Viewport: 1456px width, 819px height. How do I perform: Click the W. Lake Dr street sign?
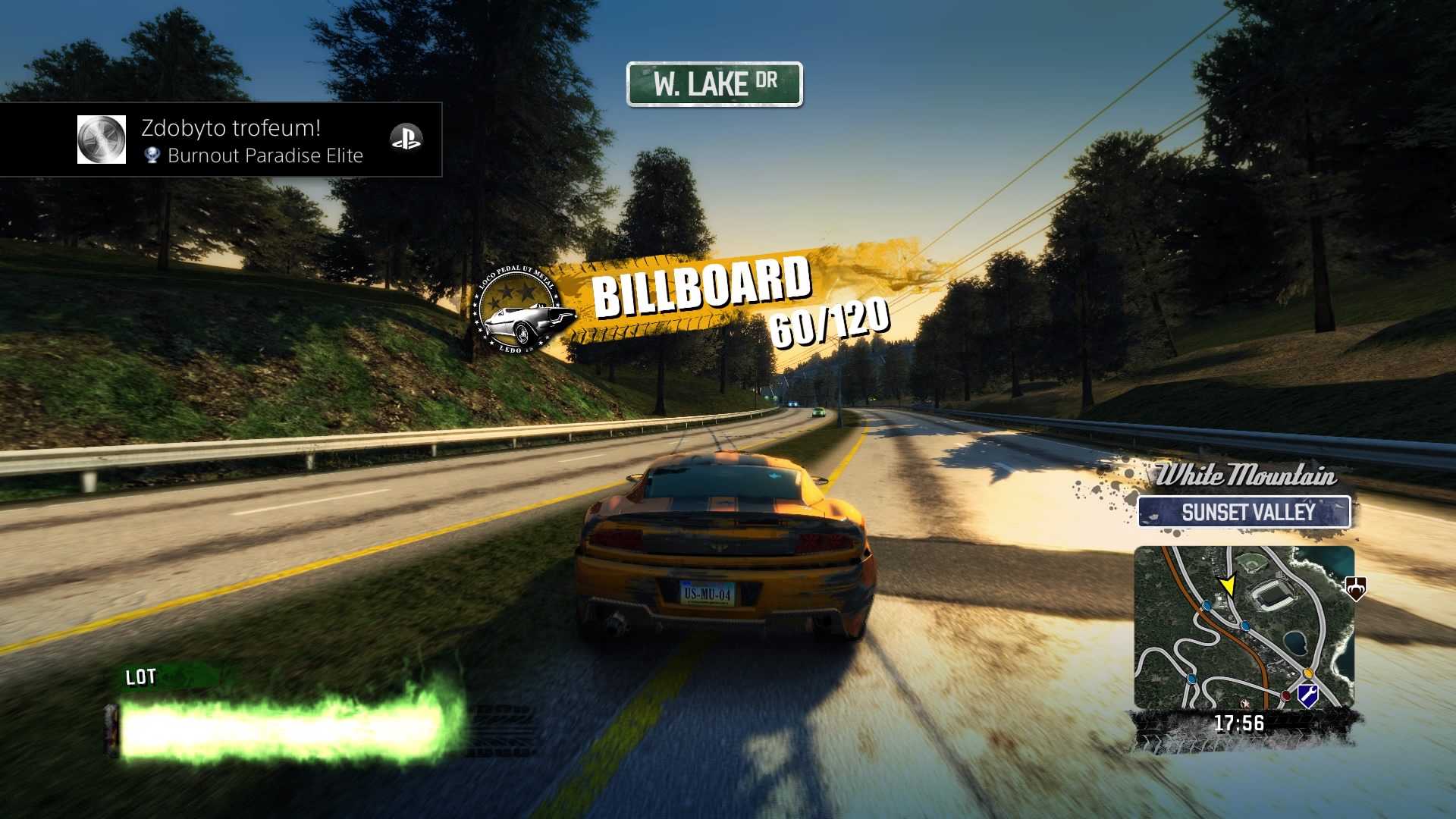click(714, 84)
